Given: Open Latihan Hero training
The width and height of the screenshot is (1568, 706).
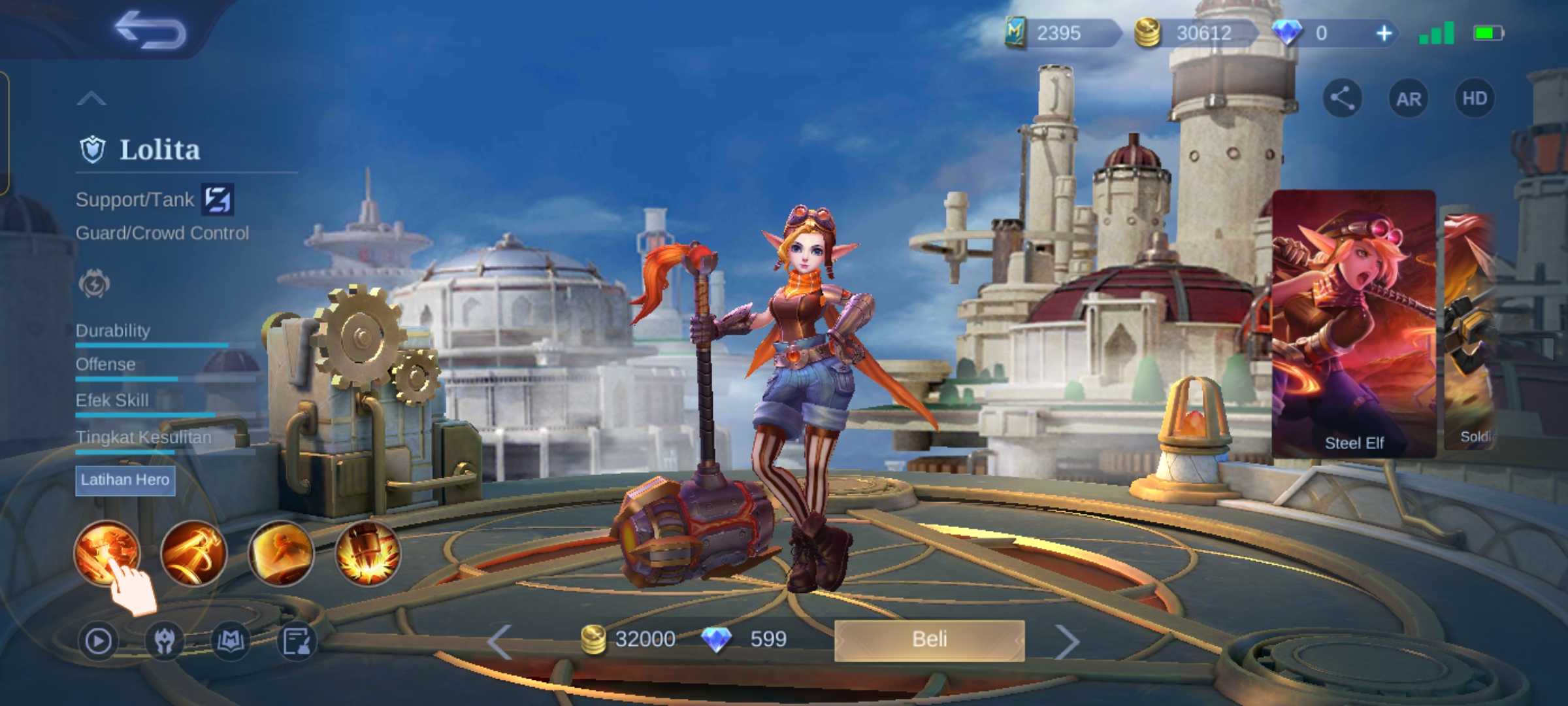Looking at the screenshot, I should coord(125,480).
